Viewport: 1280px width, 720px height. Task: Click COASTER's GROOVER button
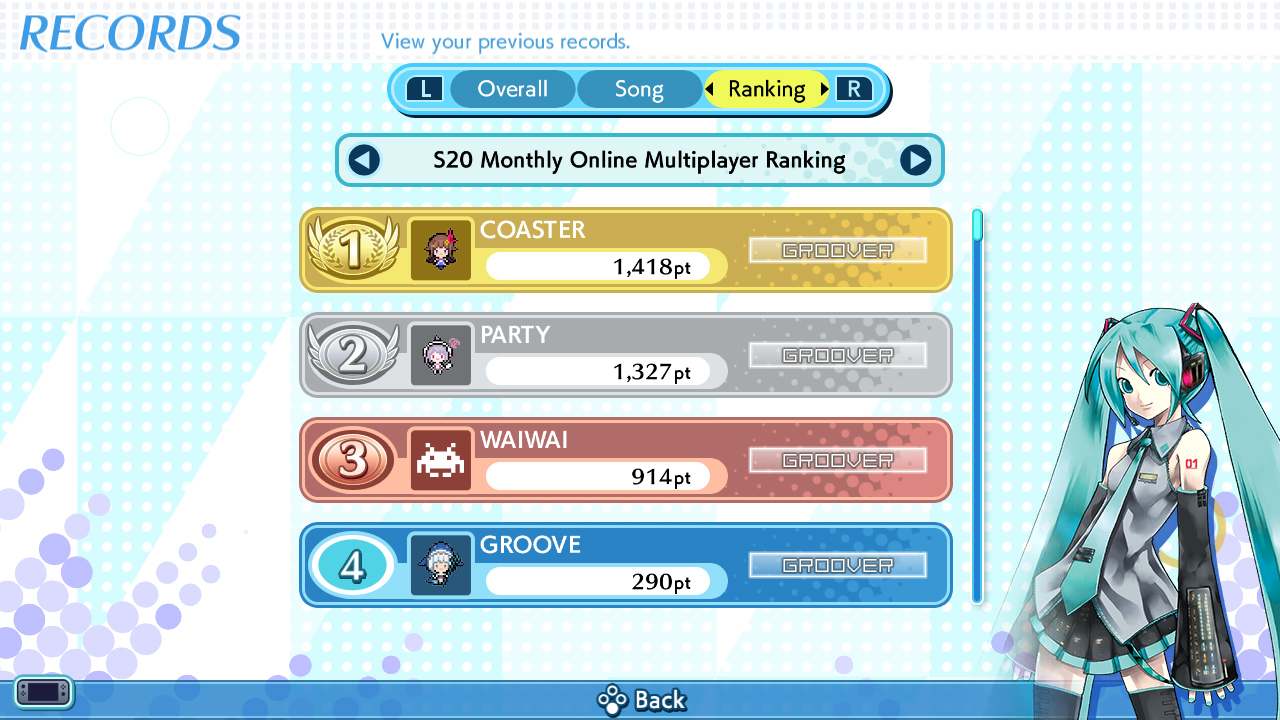click(838, 250)
